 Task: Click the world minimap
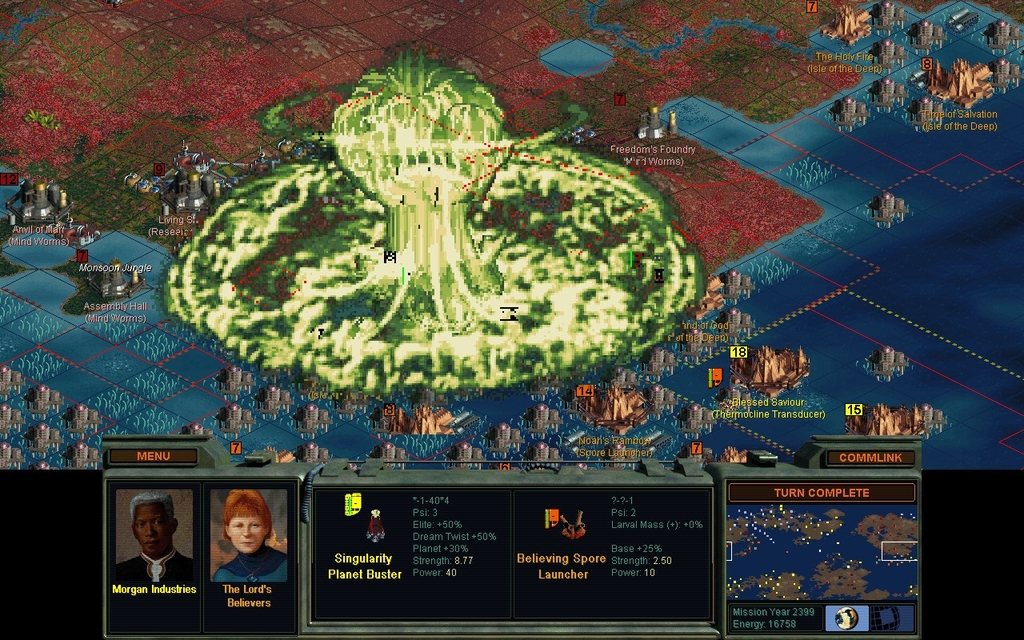point(821,551)
